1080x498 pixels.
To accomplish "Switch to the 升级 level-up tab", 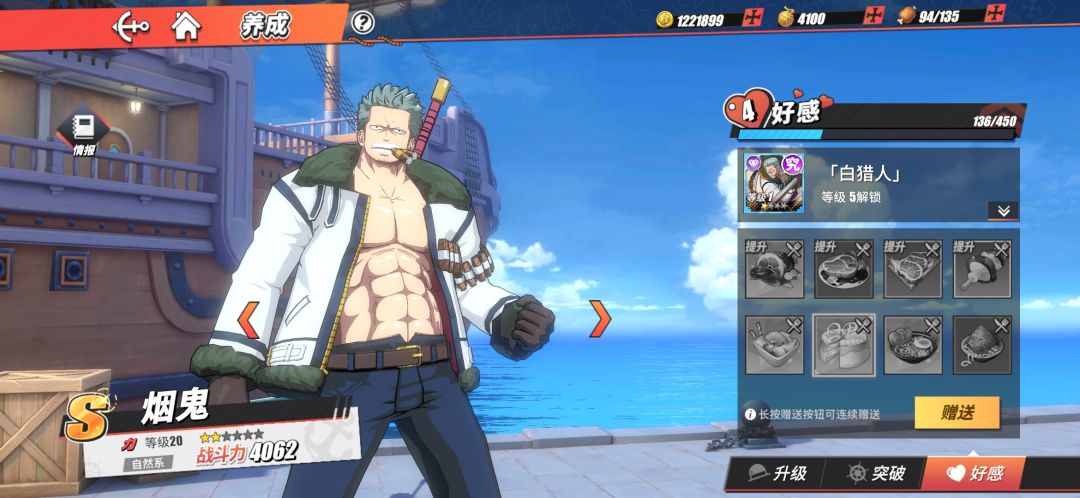I will click(x=777, y=473).
